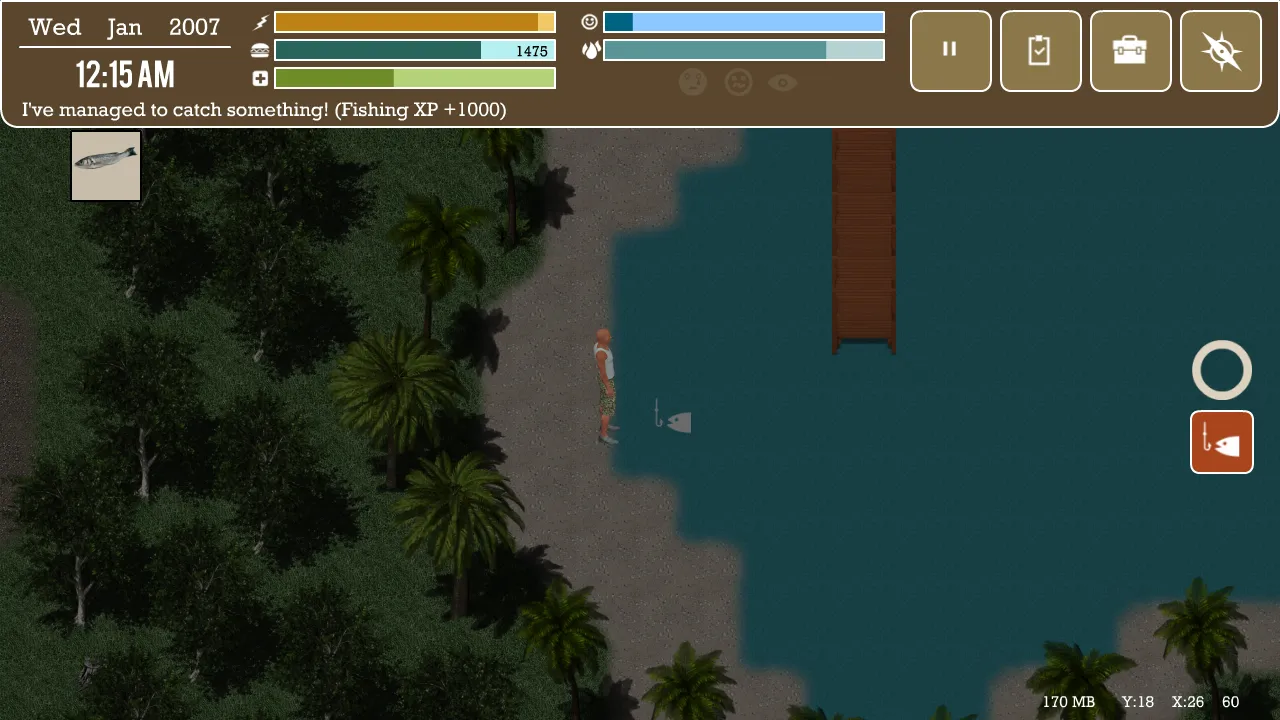This screenshot has width=1280, height=720.
Task: Click the circular target reticle overlay
Action: [x=1221, y=370]
